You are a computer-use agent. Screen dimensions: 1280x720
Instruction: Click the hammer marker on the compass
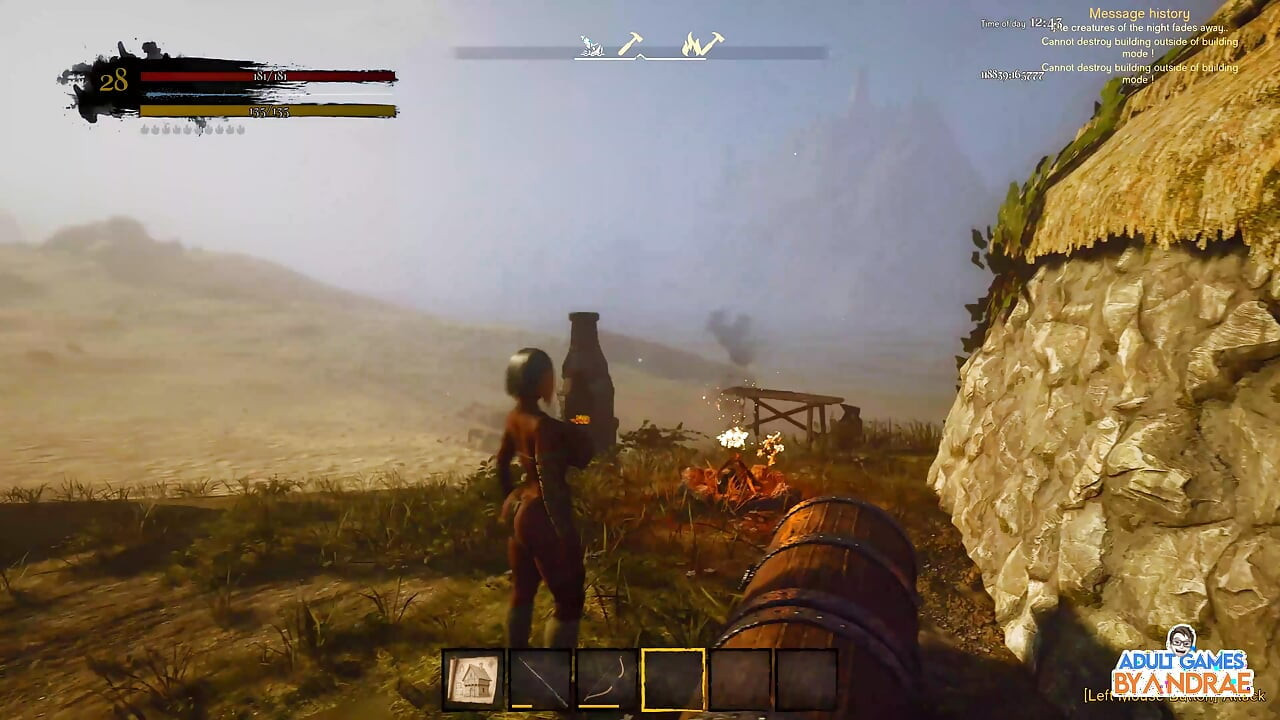pyautogui.click(x=630, y=44)
